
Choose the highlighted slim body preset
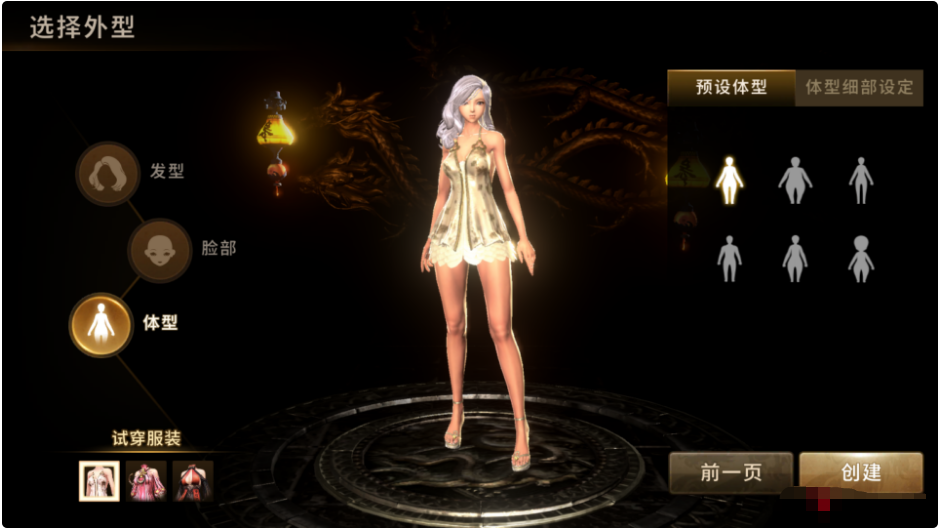[729, 181]
